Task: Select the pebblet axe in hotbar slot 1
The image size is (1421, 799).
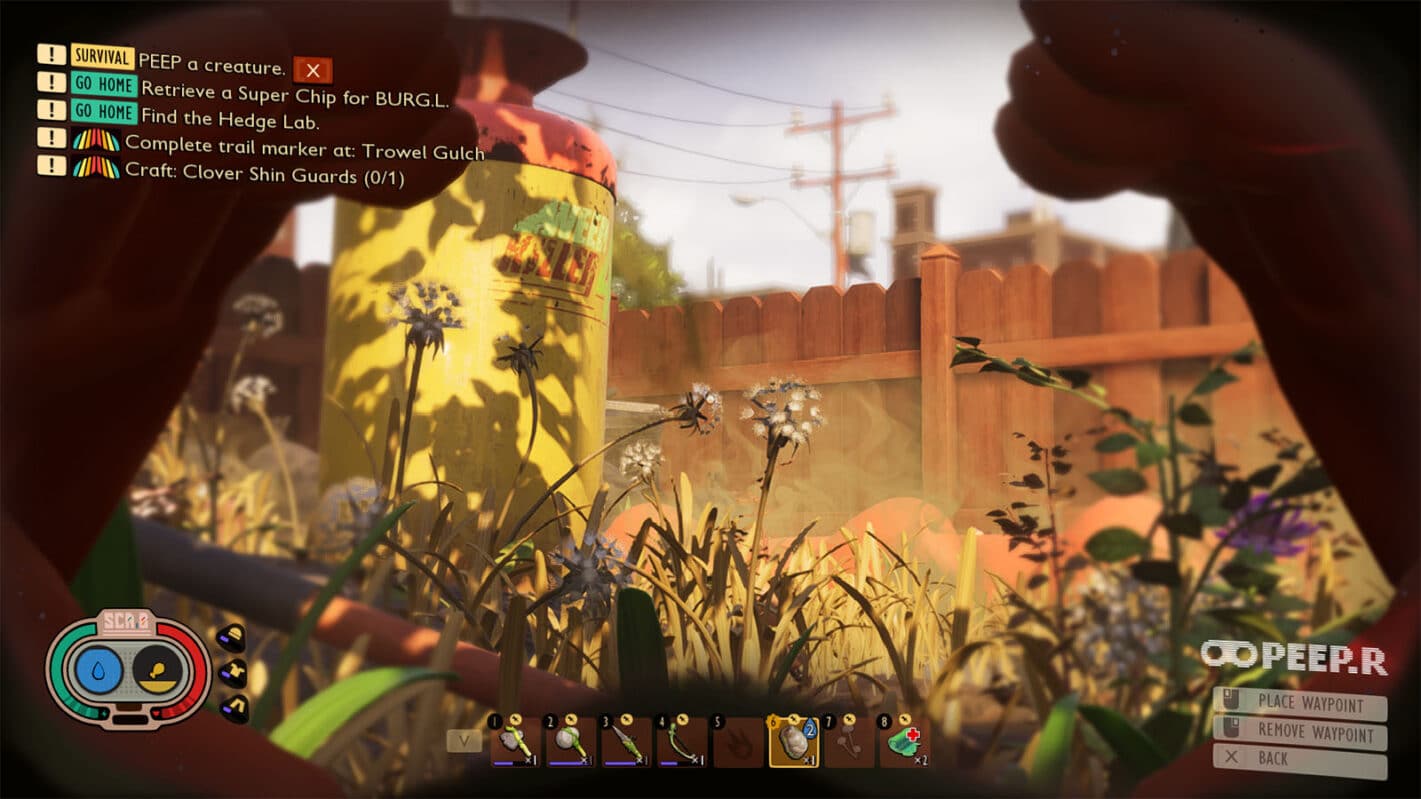Action: (515, 743)
